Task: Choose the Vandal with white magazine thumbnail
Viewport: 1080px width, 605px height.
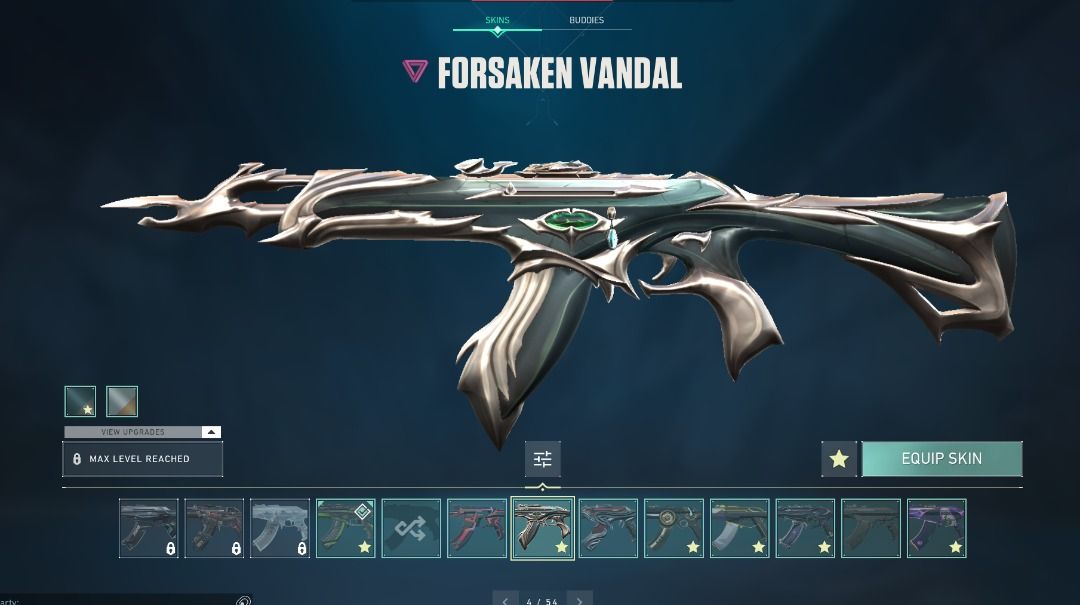Action: click(740, 528)
